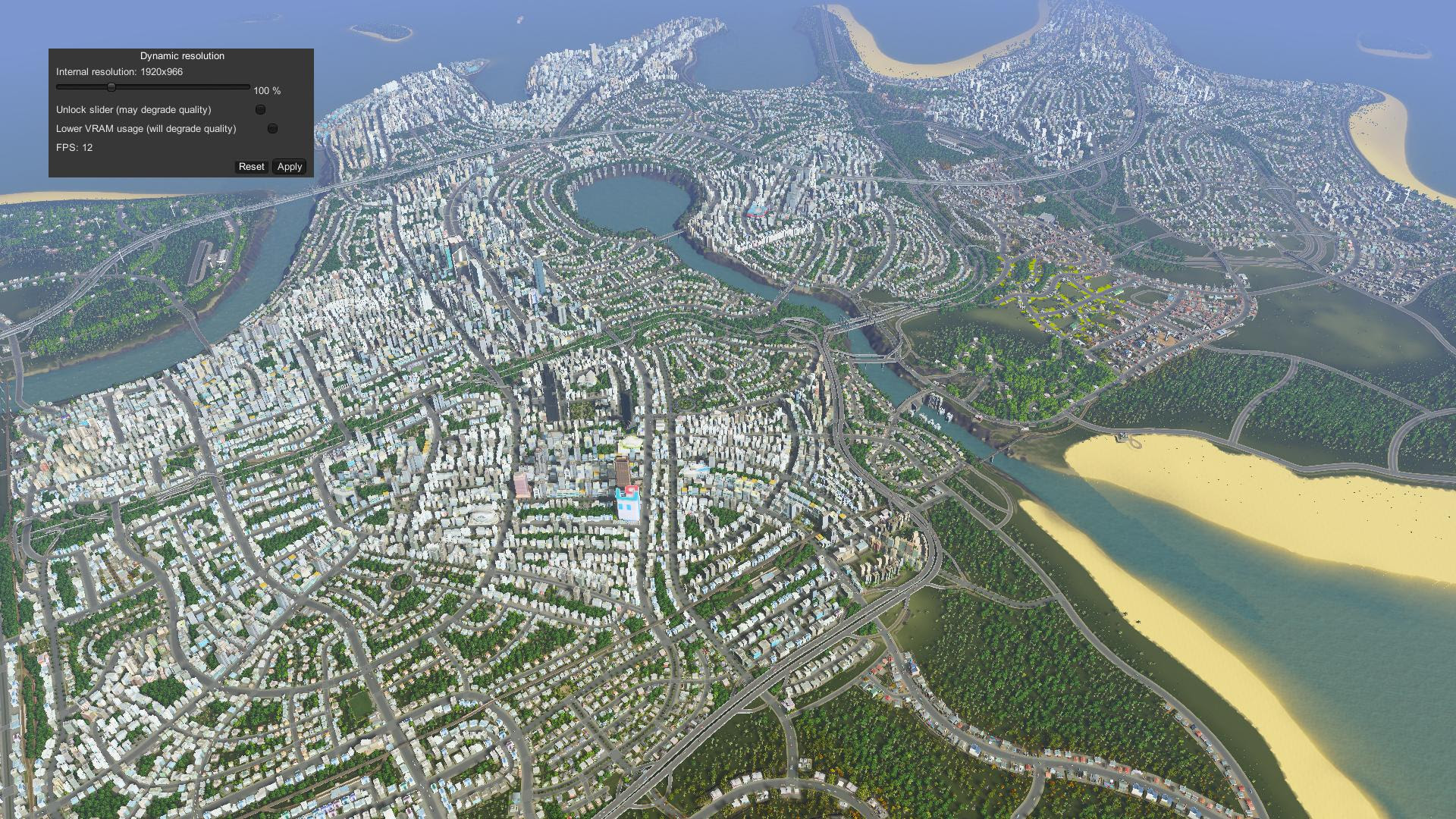The width and height of the screenshot is (1456, 819).
Task: Click the 100 % value label
Action: (266, 90)
